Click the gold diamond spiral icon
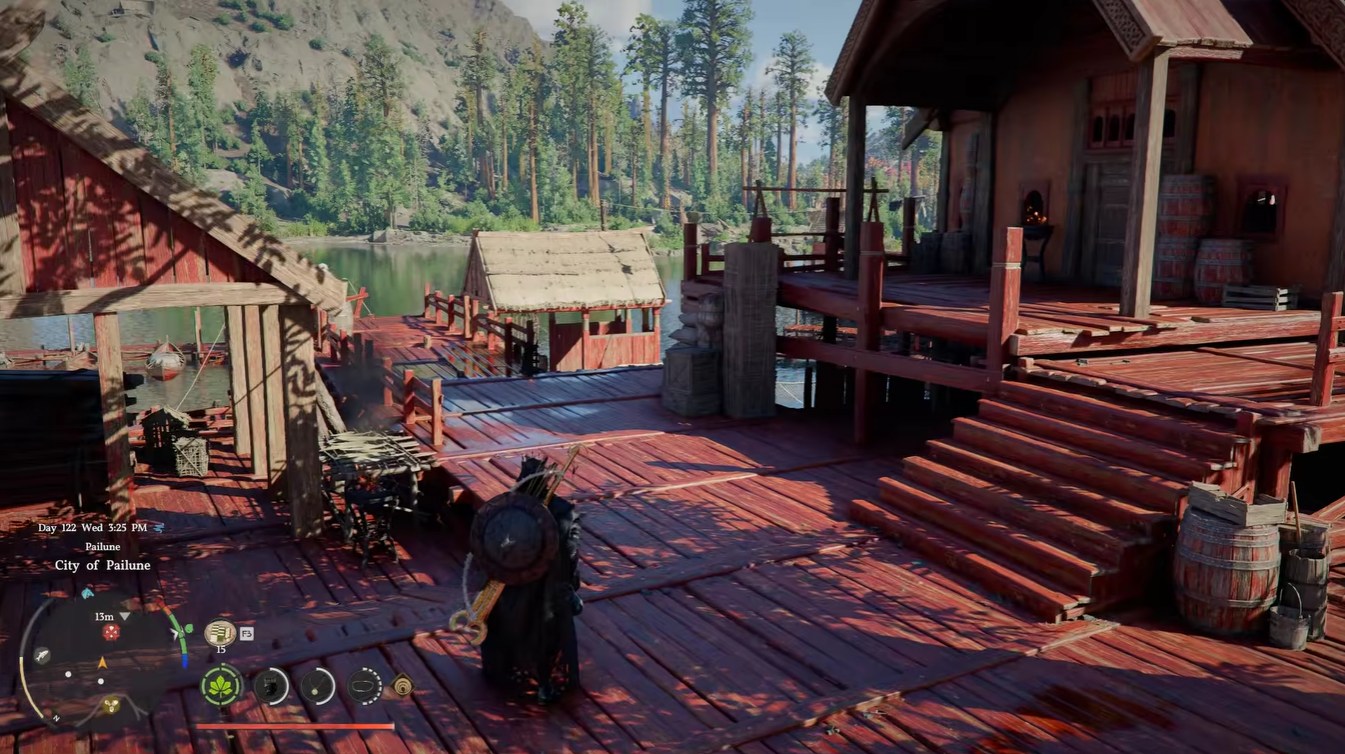The image size is (1345, 754). [x=402, y=685]
